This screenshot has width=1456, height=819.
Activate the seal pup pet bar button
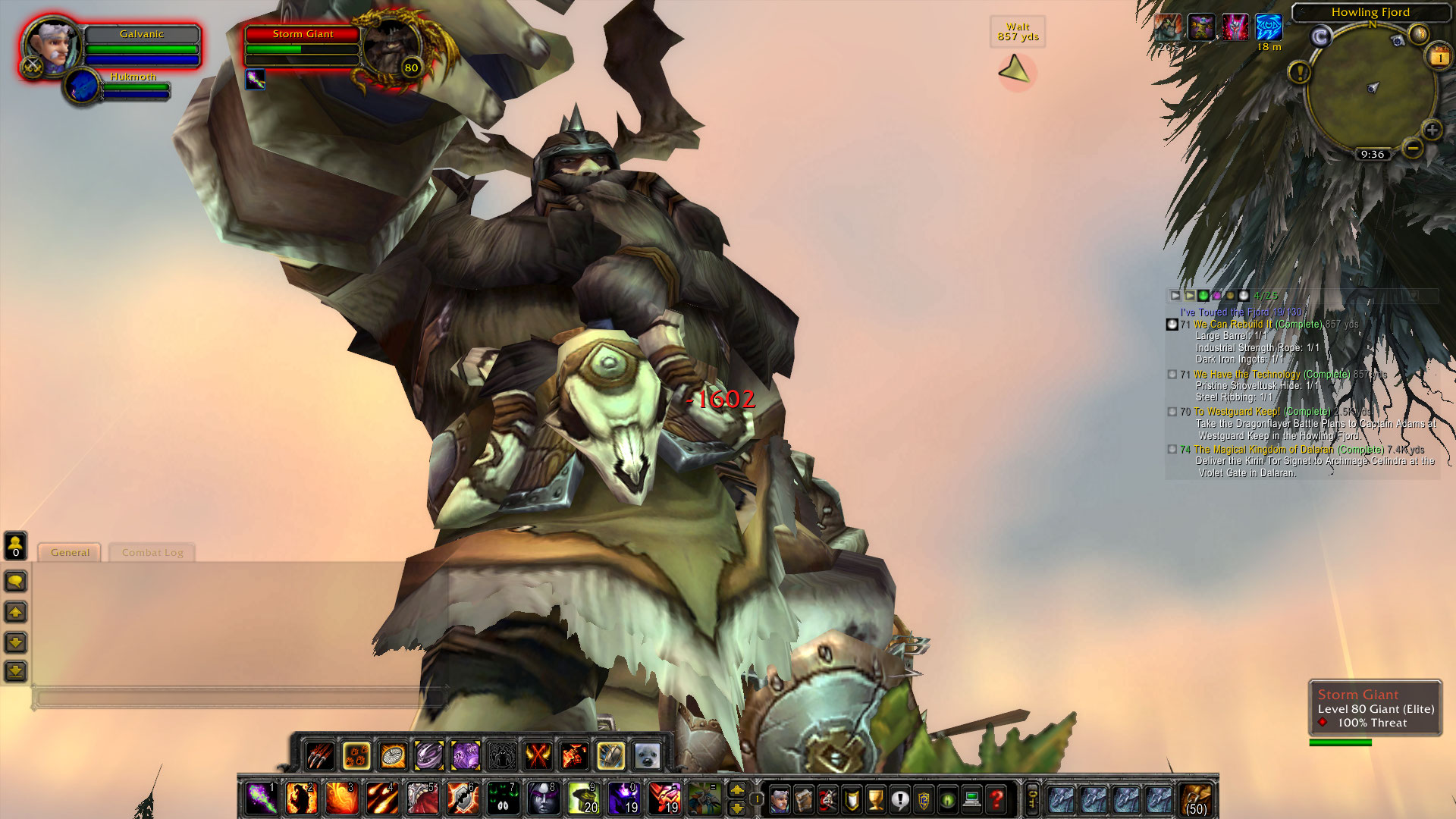pos(647,755)
